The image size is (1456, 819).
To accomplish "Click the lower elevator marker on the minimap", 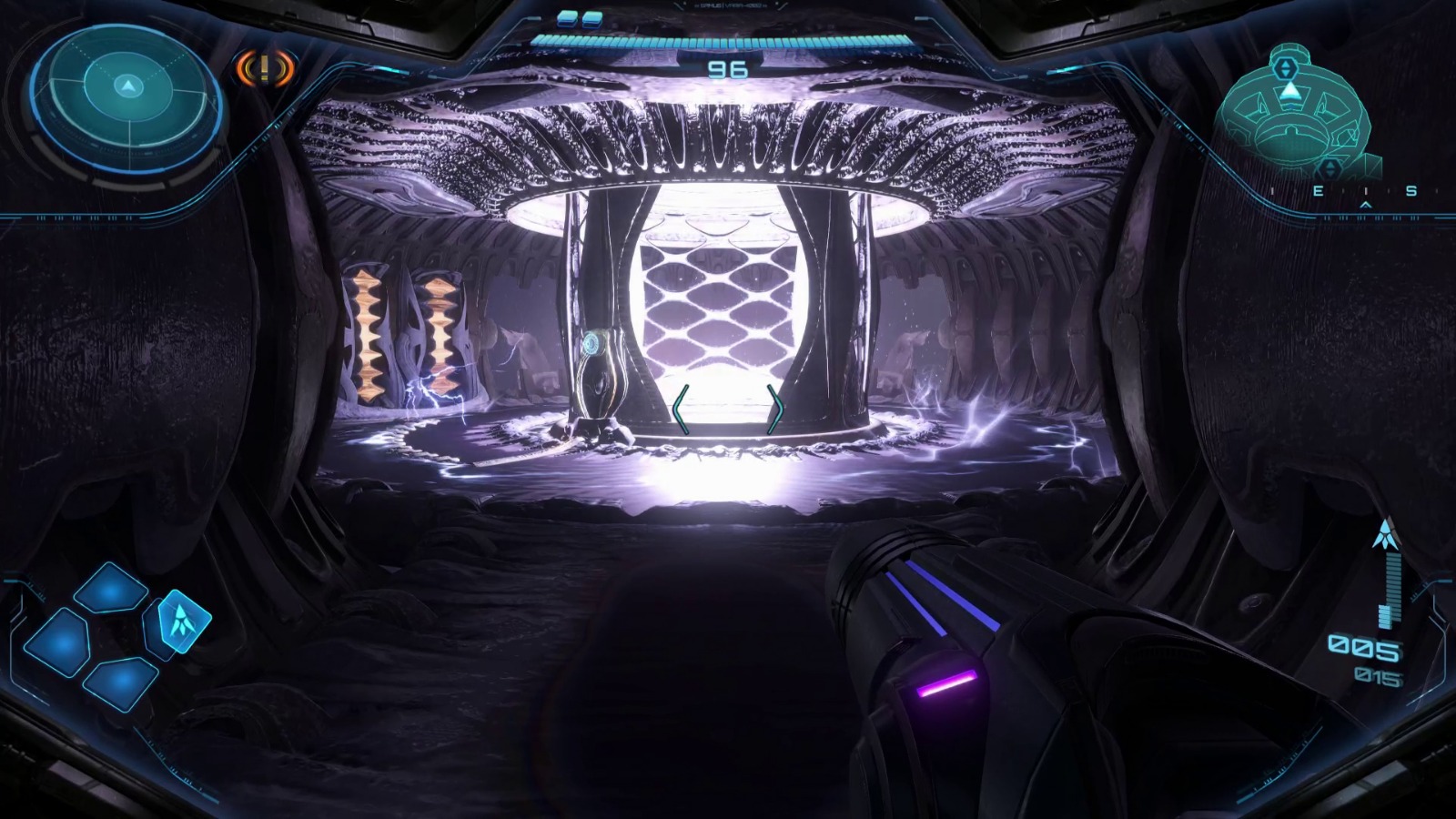I will pos(1330,167).
